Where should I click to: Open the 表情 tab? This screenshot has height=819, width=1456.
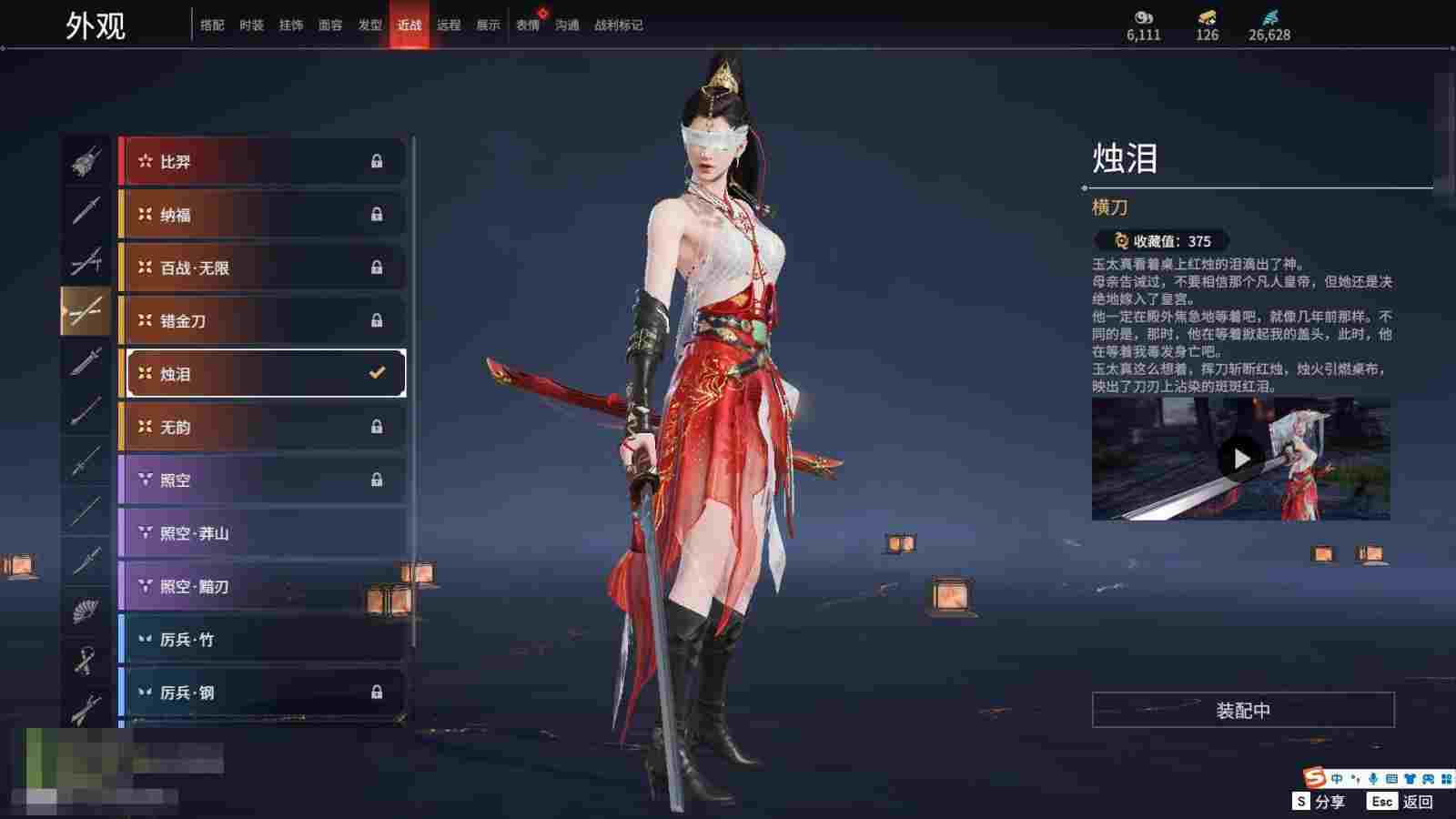[x=528, y=25]
